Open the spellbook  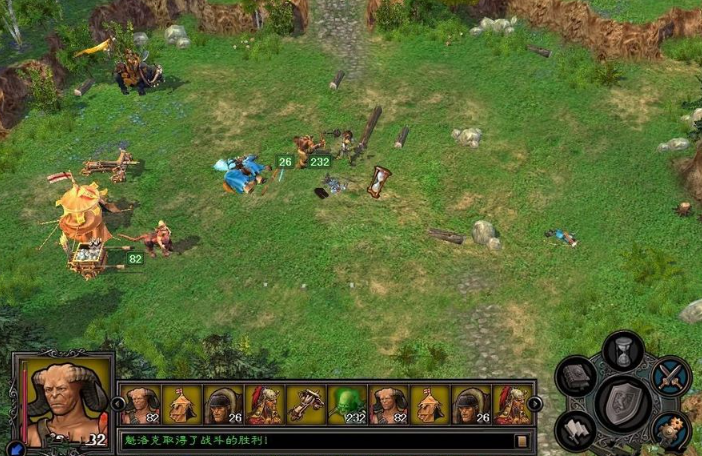point(577,377)
